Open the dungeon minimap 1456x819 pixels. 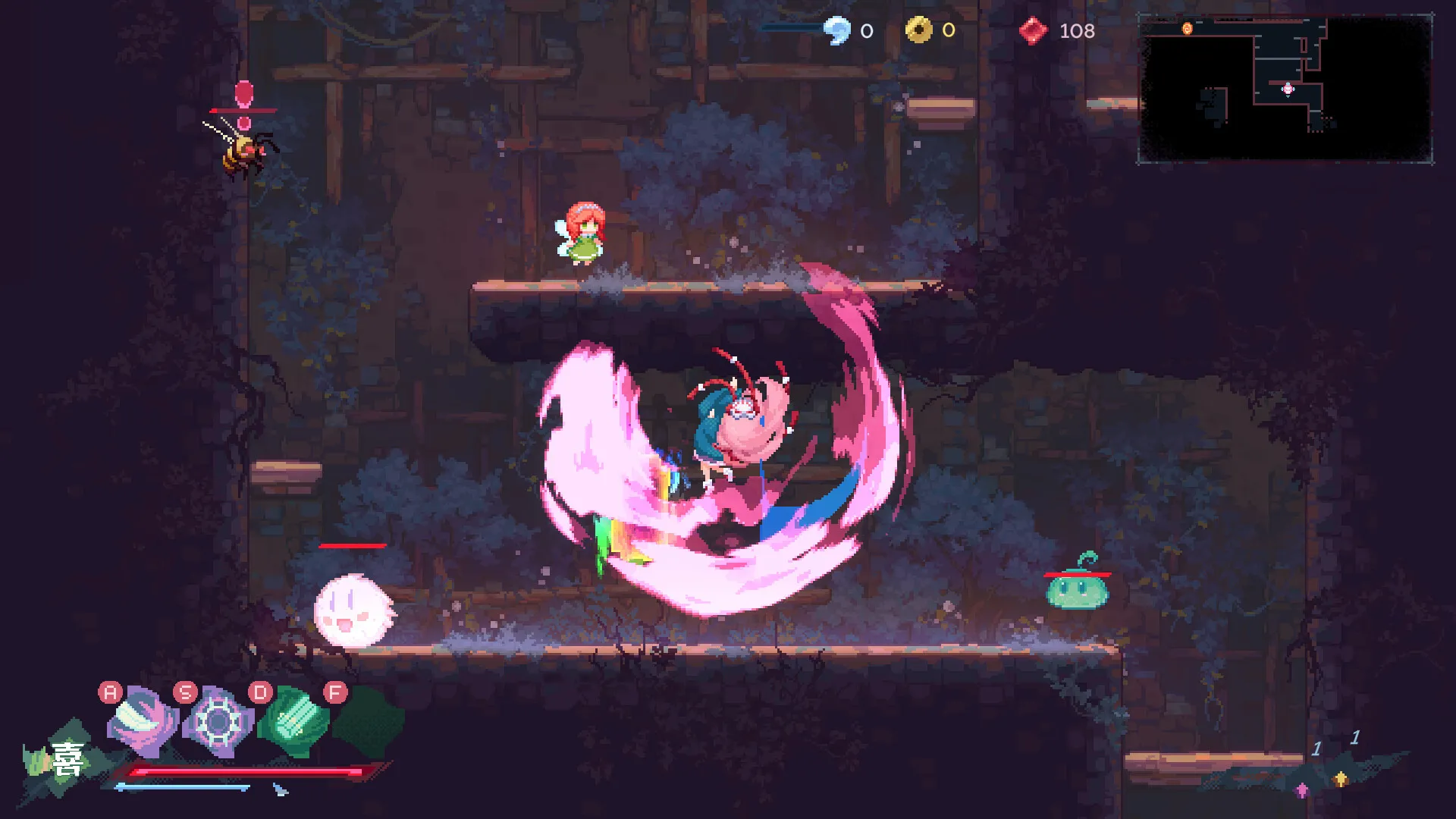[x=1285, y=89]
